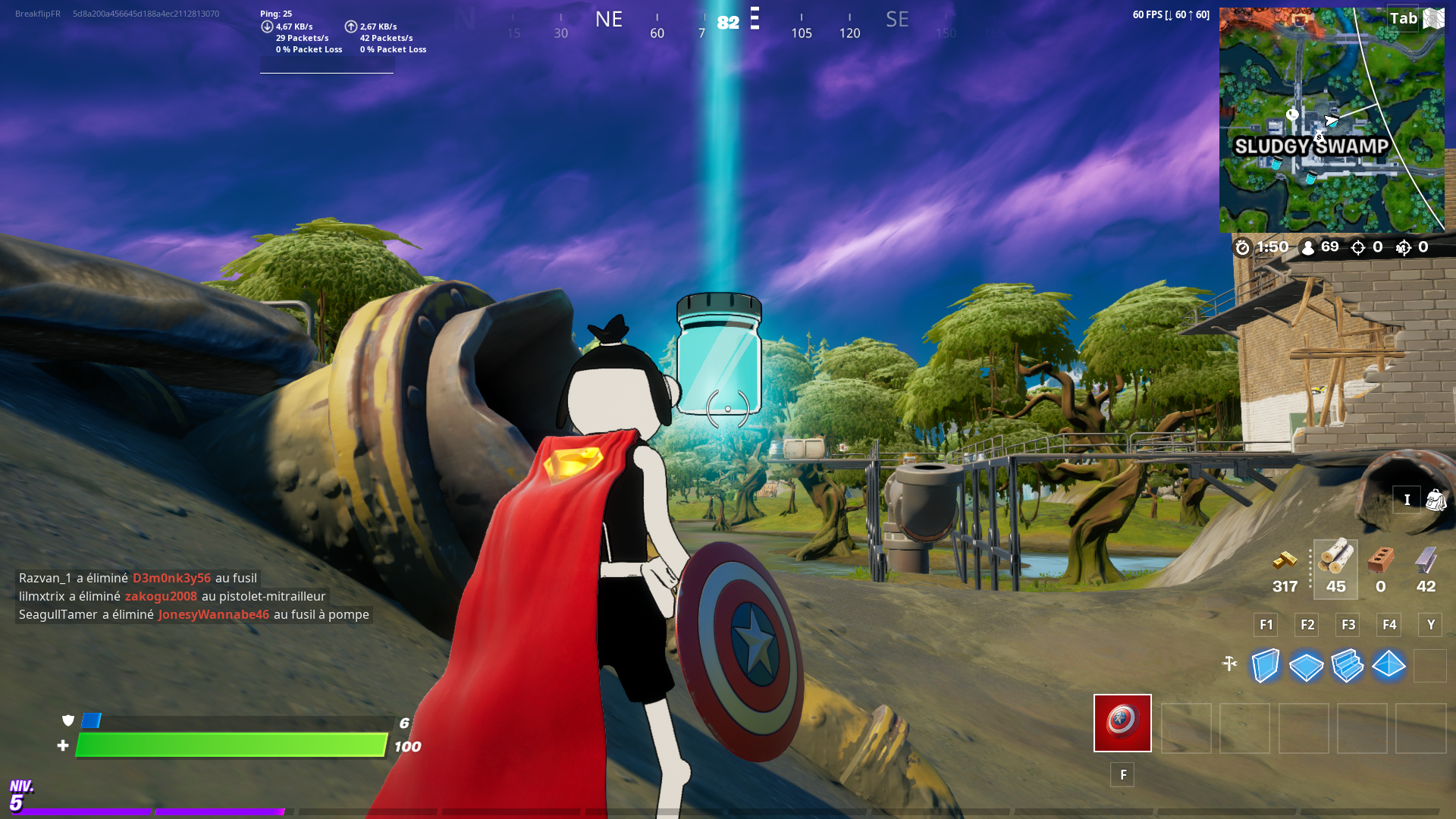Click the trap tool icon next to build slots
1456x819 pixels.
pos(1230,661)
